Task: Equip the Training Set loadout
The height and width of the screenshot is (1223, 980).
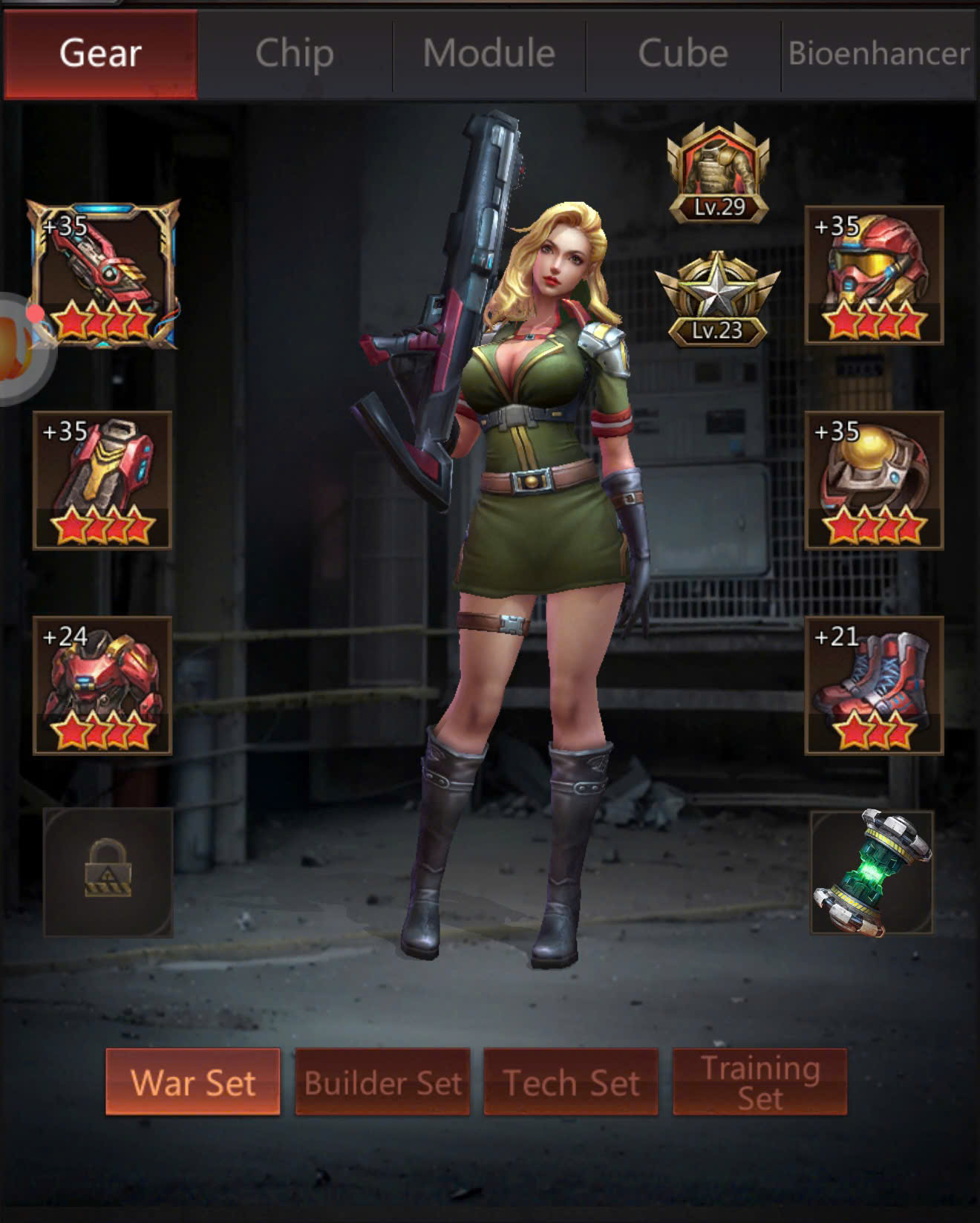Action: 759,1082
